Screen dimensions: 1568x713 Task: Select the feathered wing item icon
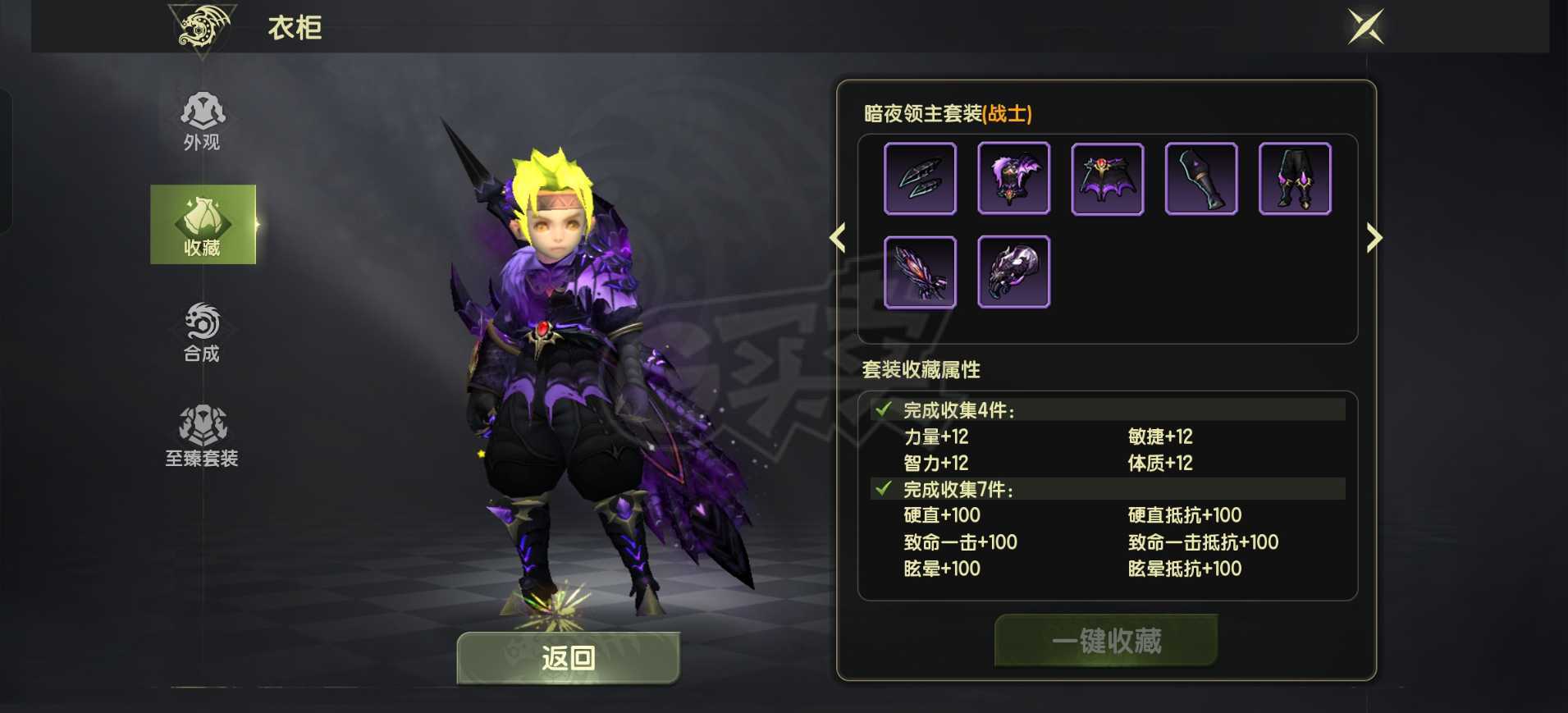pyautogui.click(x=921, y=271)
